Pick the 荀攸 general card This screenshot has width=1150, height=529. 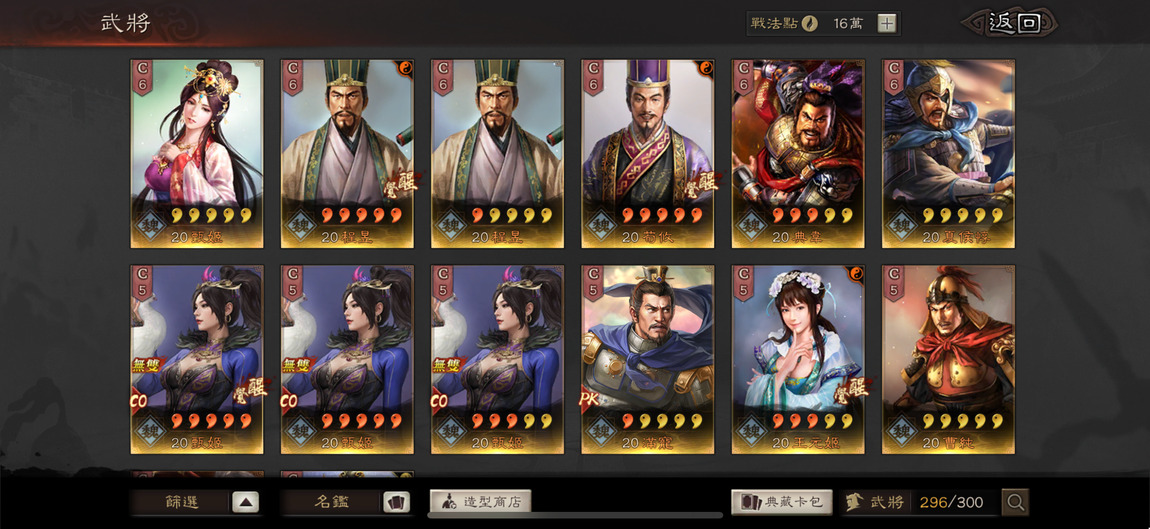[647, 153]
